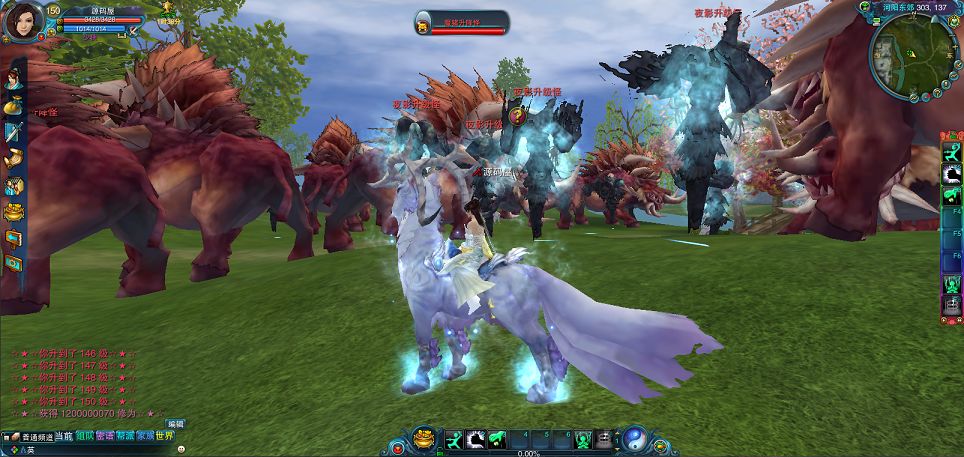Switch to the 密语 whisper chat channel
The width and height of the screenshot is (964, 457).
click(105, 436)
